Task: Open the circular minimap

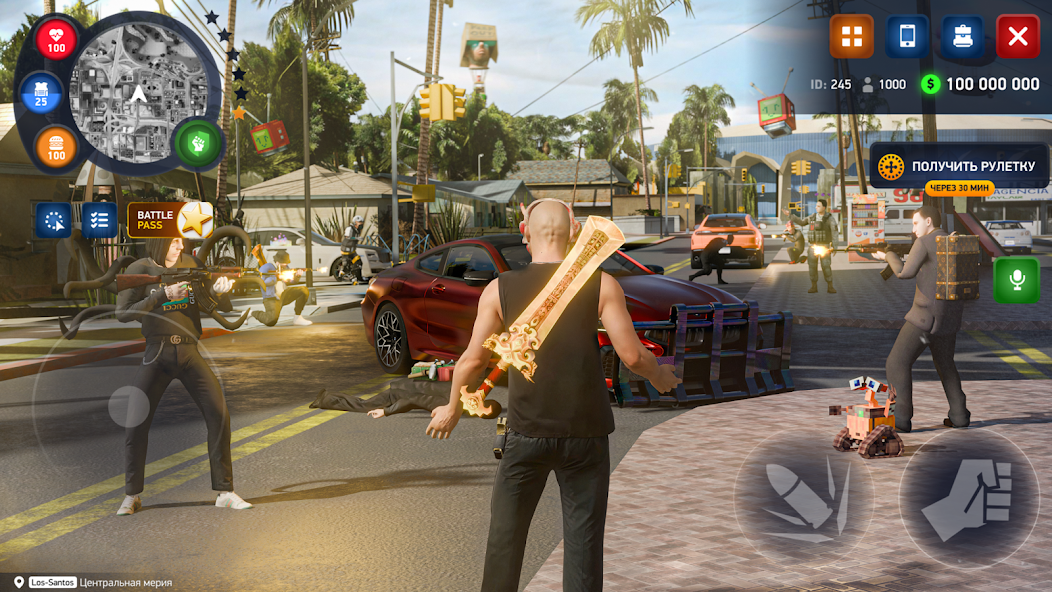Action: [138, 95]
